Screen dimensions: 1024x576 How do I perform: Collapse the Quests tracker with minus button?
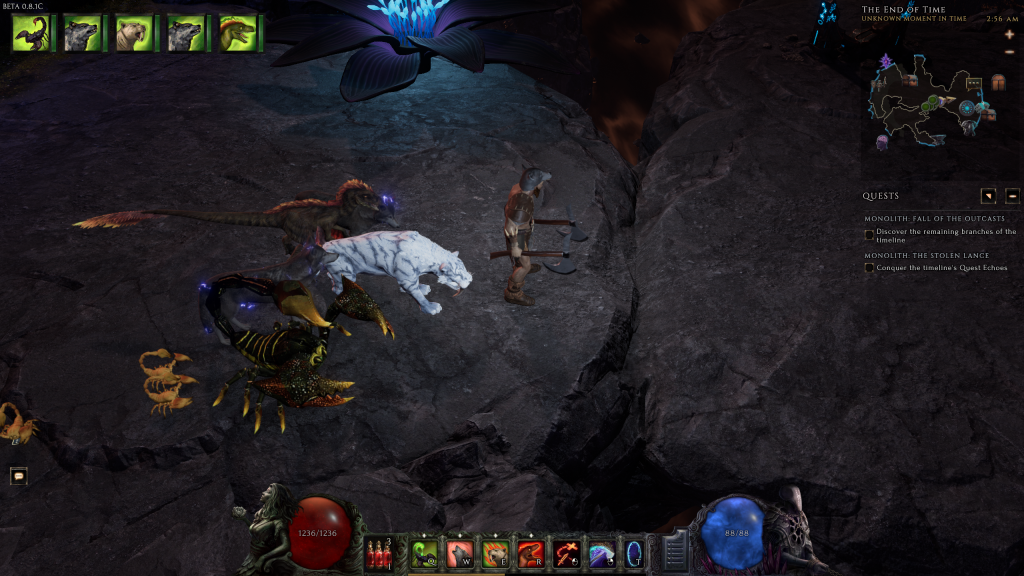click(1012, 196)
